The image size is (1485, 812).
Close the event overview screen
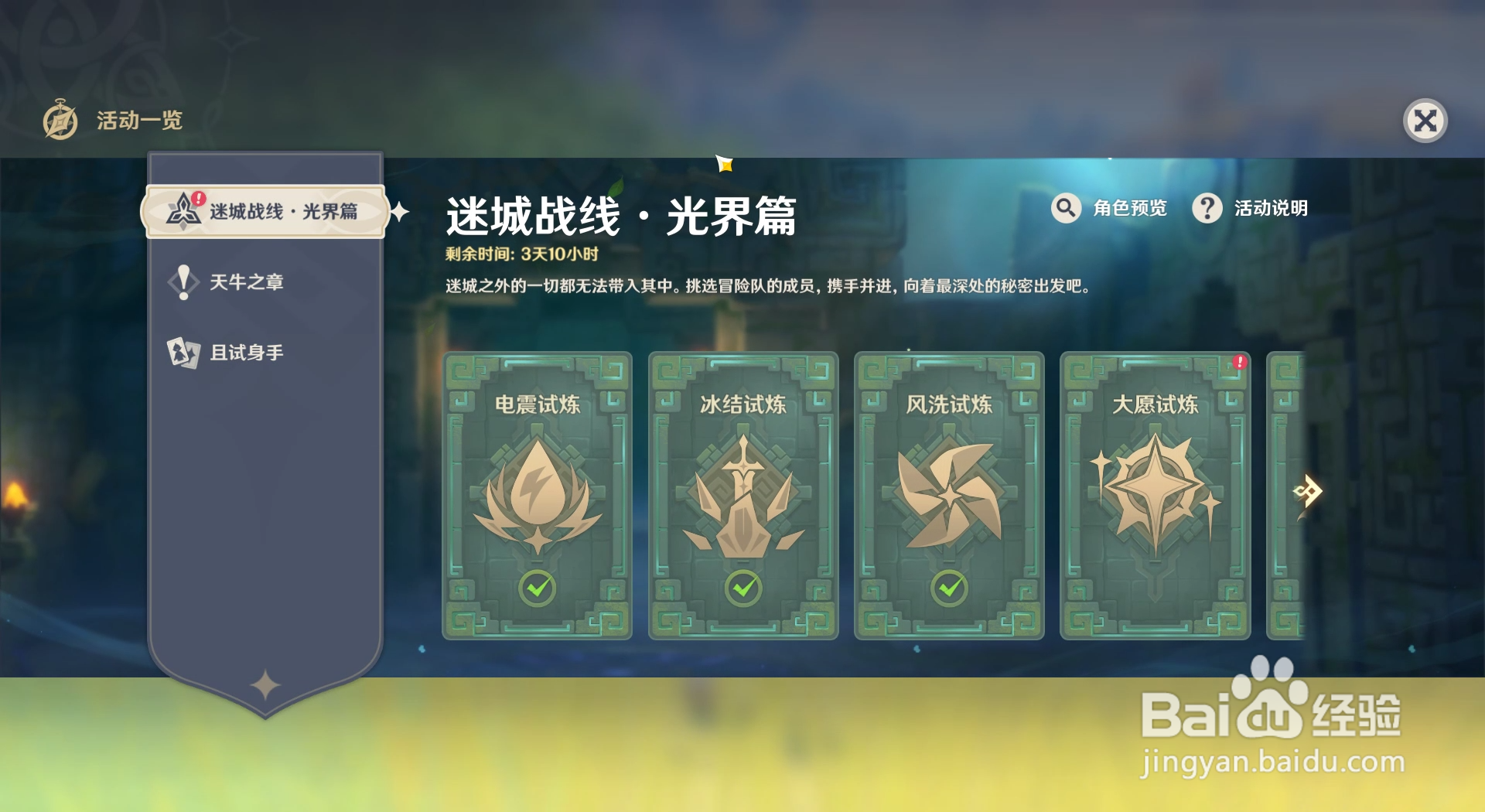pyautogui.click(x=1425, y=119)
